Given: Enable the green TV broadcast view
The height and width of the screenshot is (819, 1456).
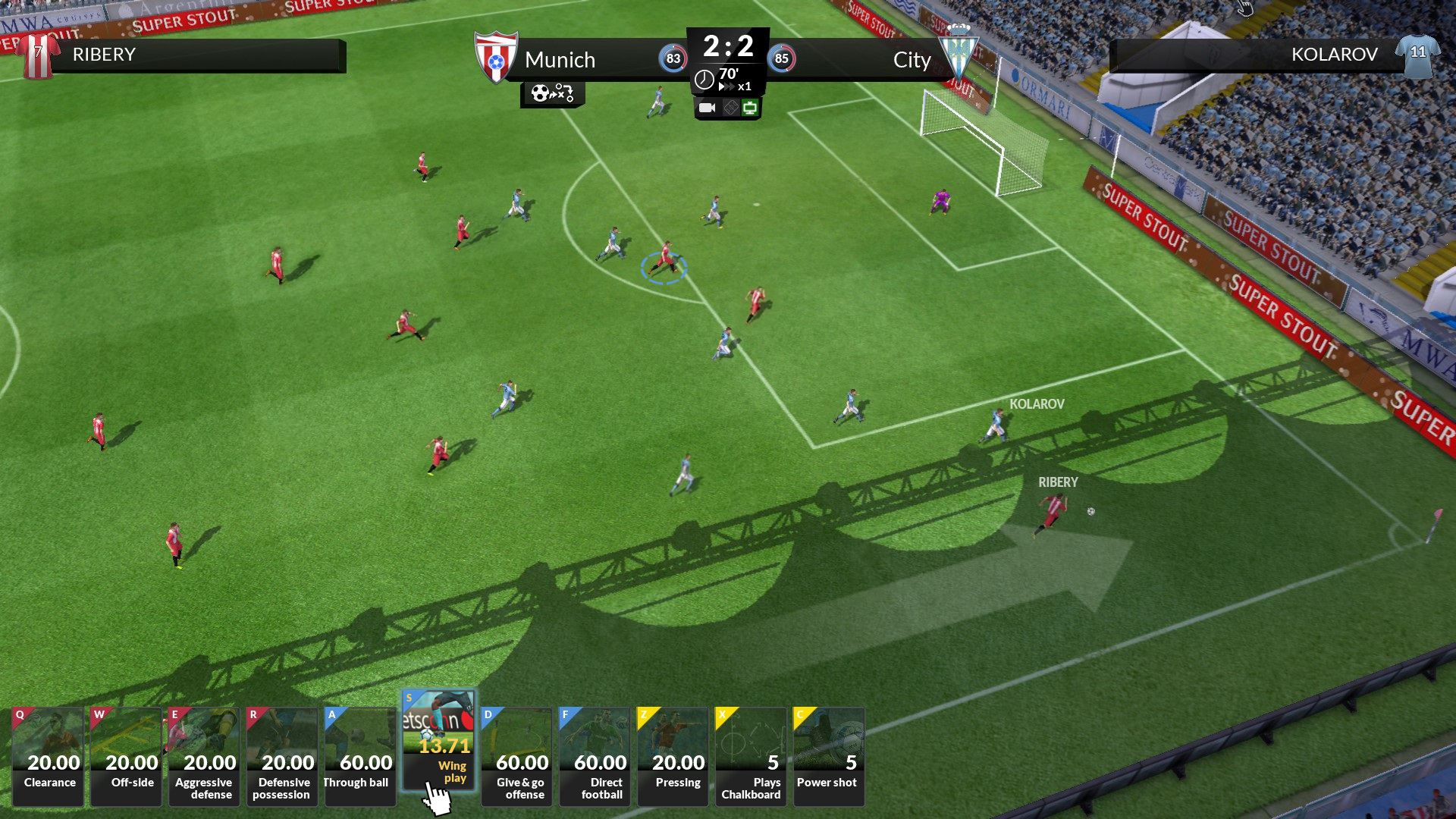Looking at the screenshot, I should 751,108.
